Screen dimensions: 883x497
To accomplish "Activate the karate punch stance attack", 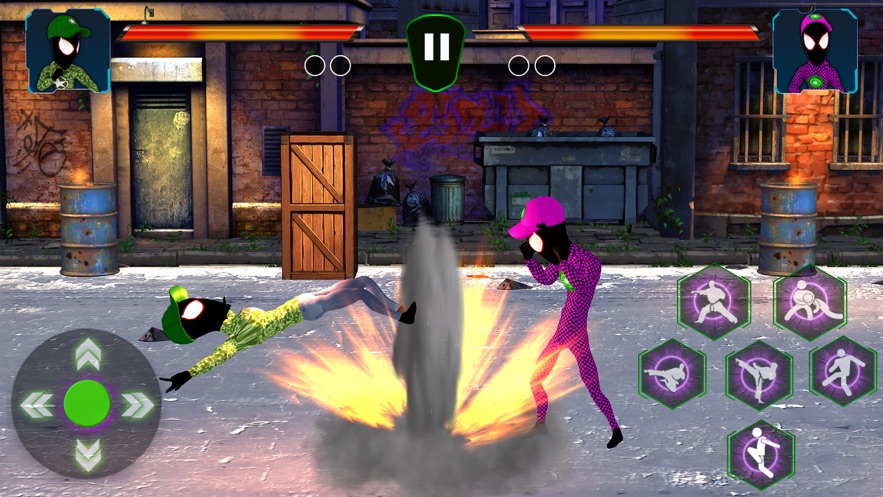I will [x=714, y=302].
